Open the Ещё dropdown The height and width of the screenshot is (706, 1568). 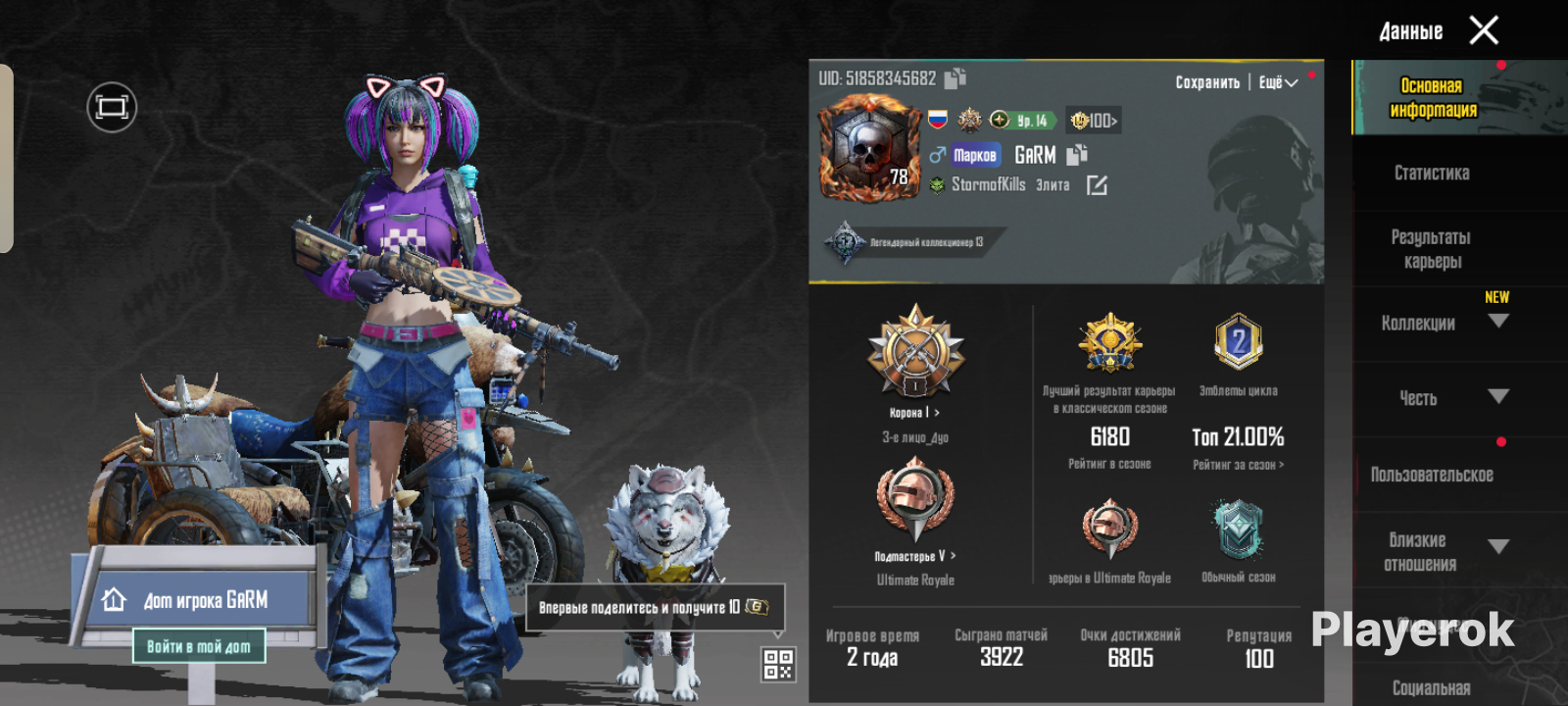pyautogui.click(x=1278, y=82)
